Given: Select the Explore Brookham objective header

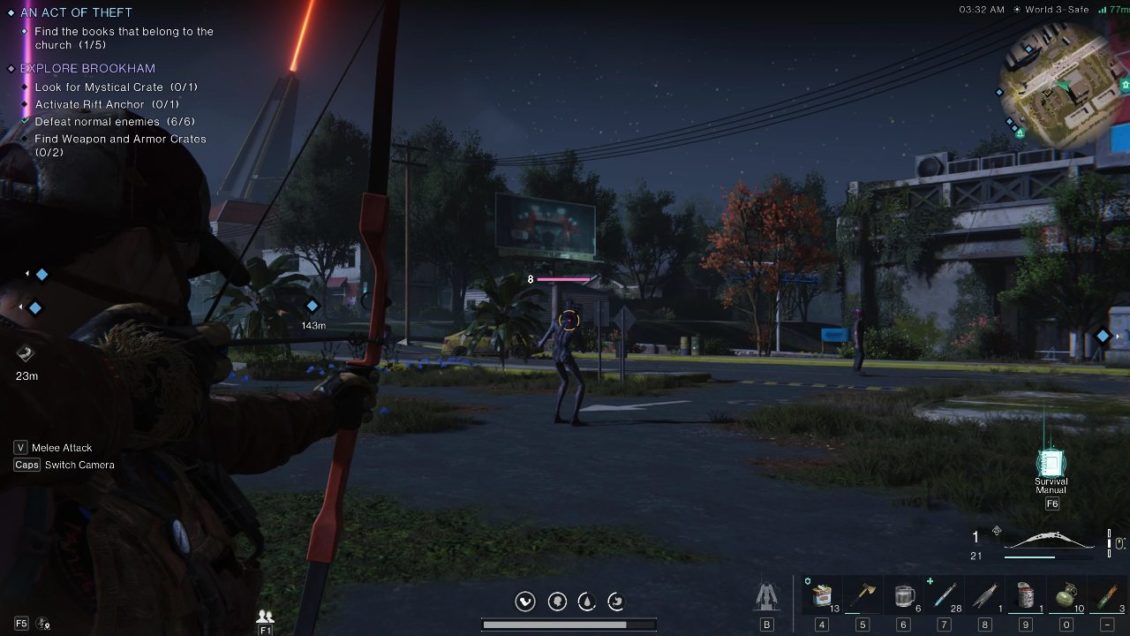Looking at the screenshot, I should tap(88, 69).
